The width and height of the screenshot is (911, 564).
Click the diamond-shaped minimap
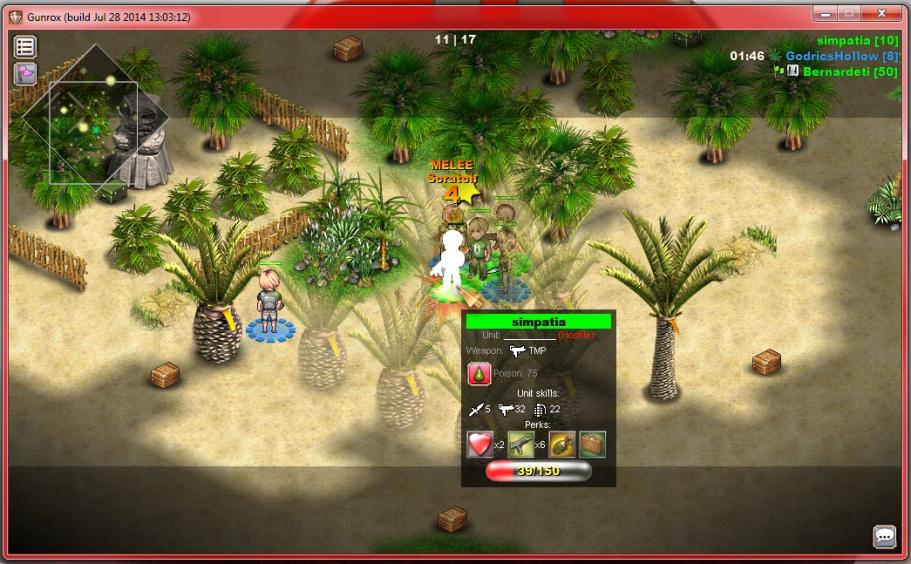click(96, 119)
